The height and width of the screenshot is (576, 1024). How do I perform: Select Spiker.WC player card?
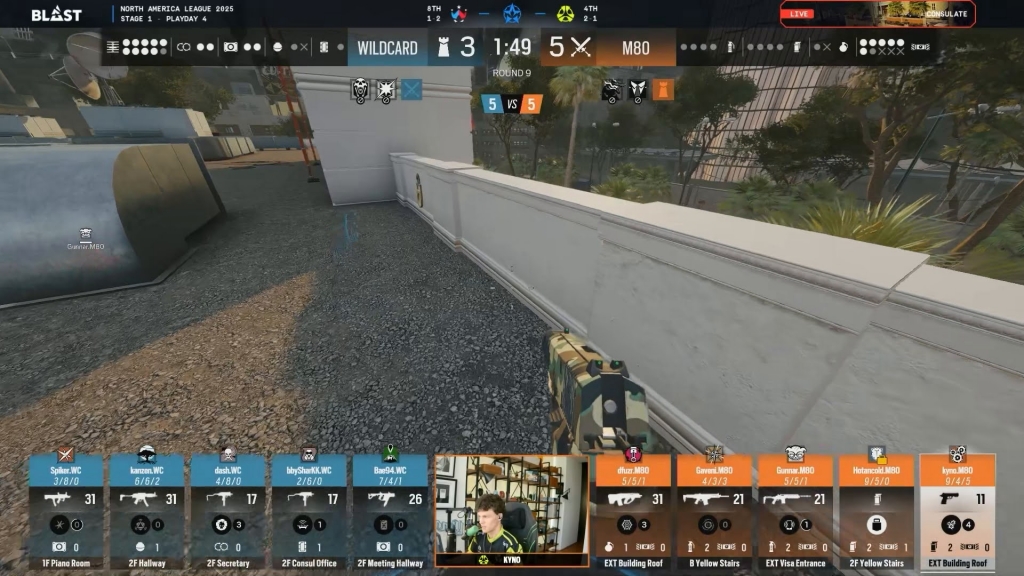click(67, 510)
